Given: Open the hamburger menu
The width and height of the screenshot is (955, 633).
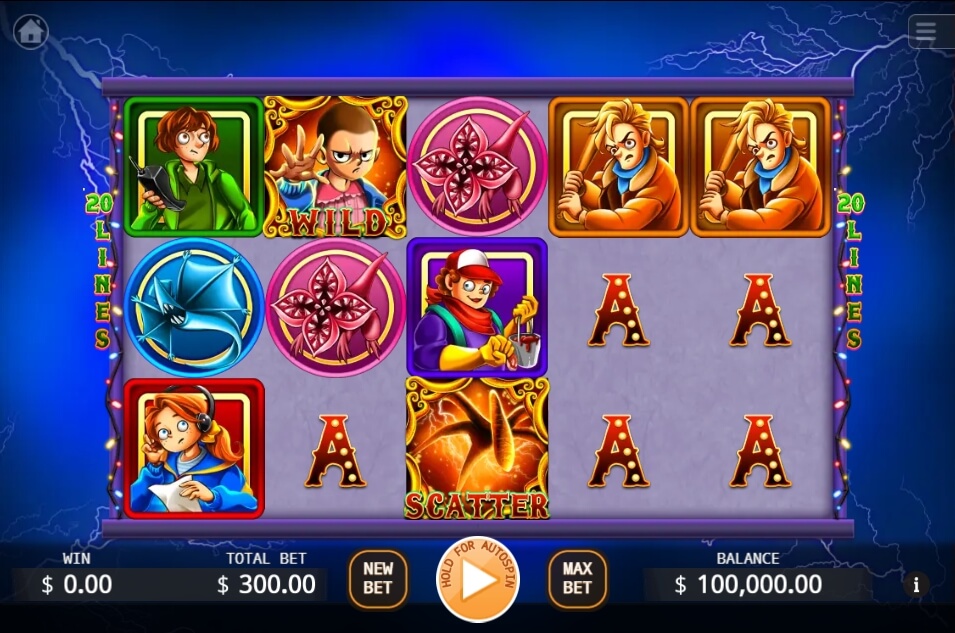Looking at the screenshot, I should point(926,32).
